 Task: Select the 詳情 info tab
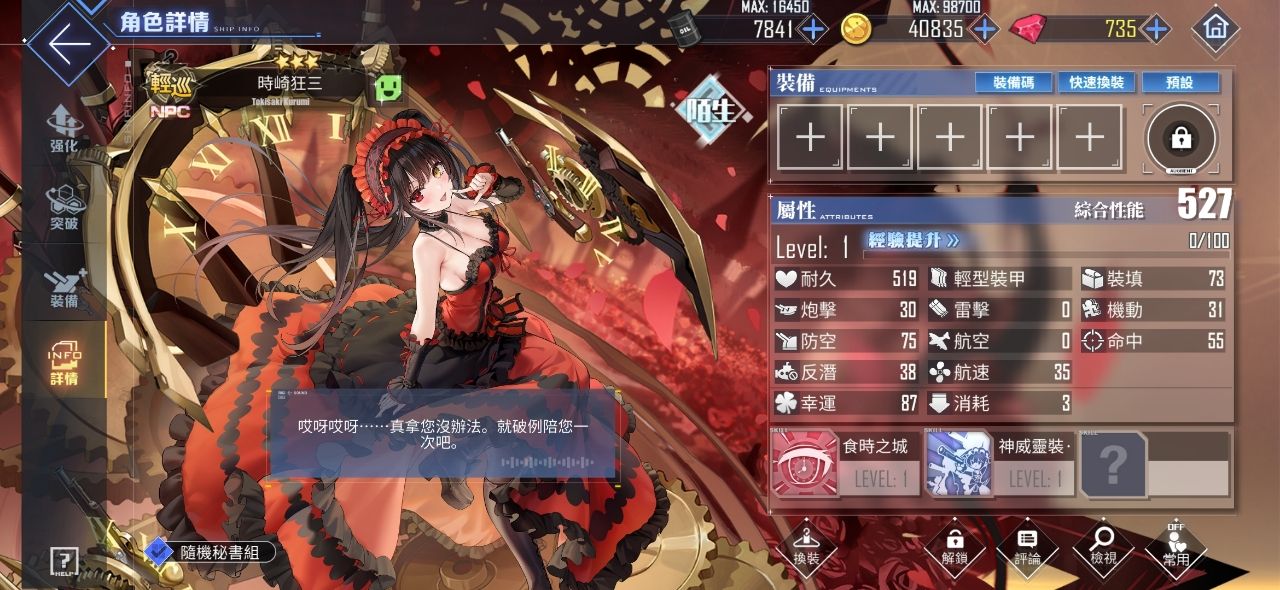click(x=64, y=365)
